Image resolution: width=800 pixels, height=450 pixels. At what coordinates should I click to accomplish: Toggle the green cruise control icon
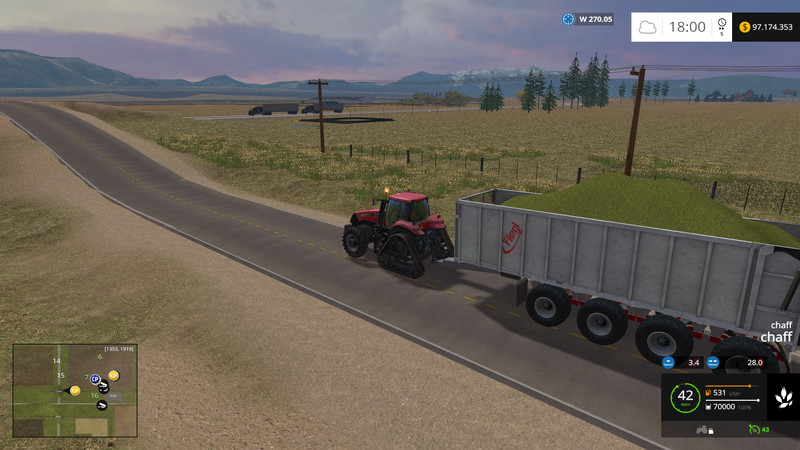pyautogui.click(x=752, y=430)
